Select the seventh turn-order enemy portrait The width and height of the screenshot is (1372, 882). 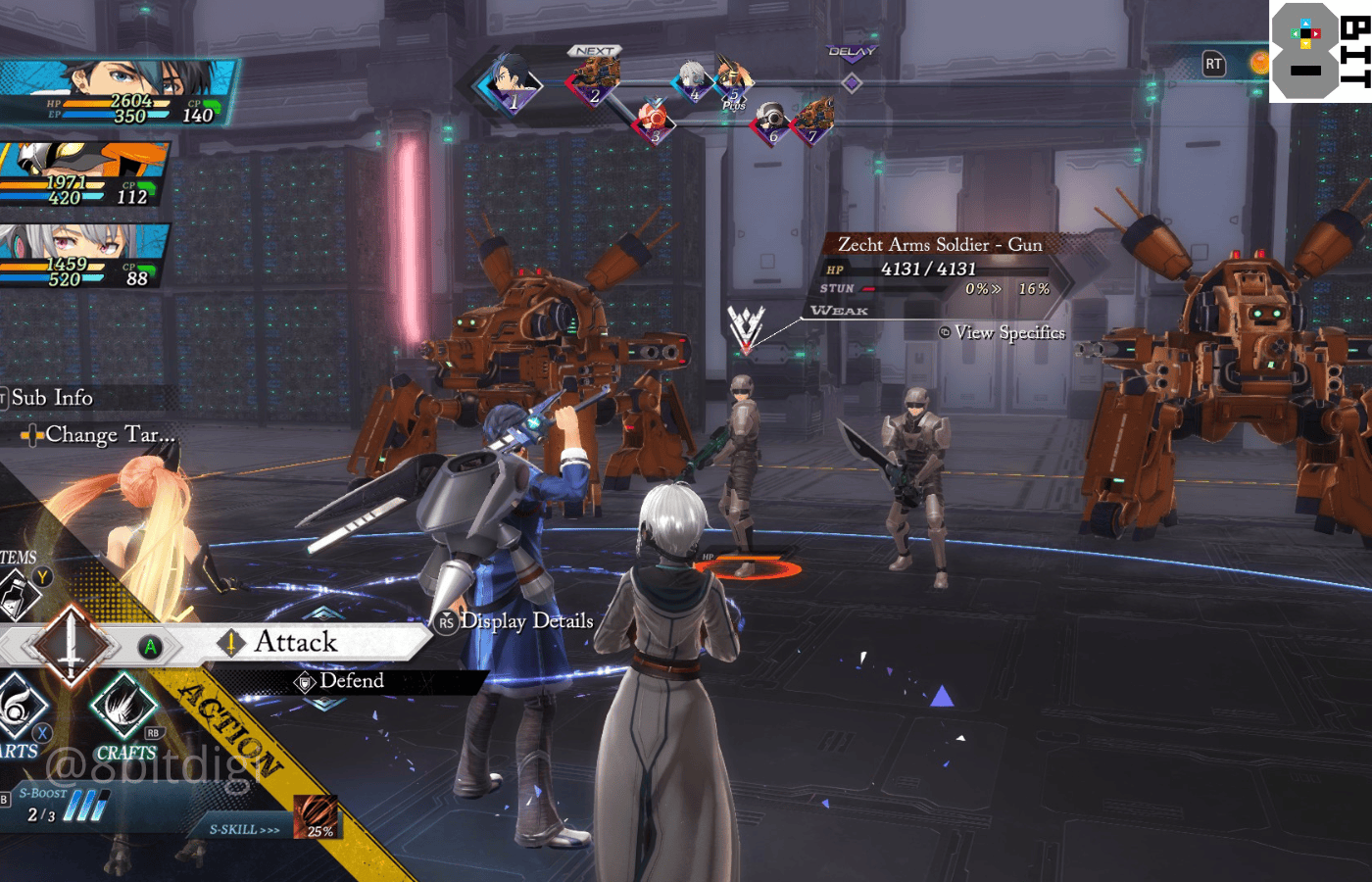coord(812,122)
